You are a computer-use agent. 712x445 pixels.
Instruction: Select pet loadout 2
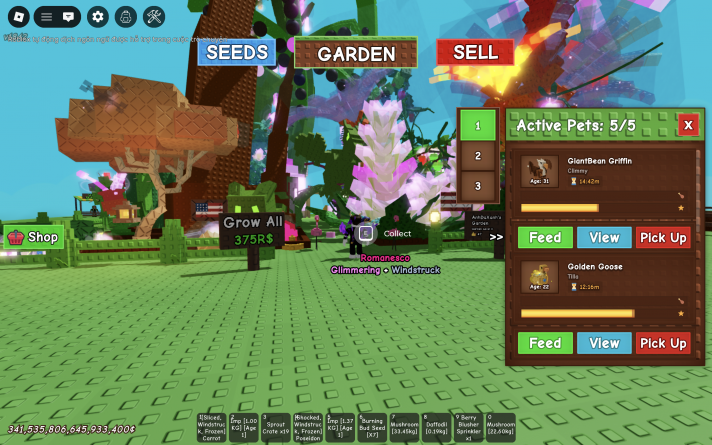click(478, 156)
